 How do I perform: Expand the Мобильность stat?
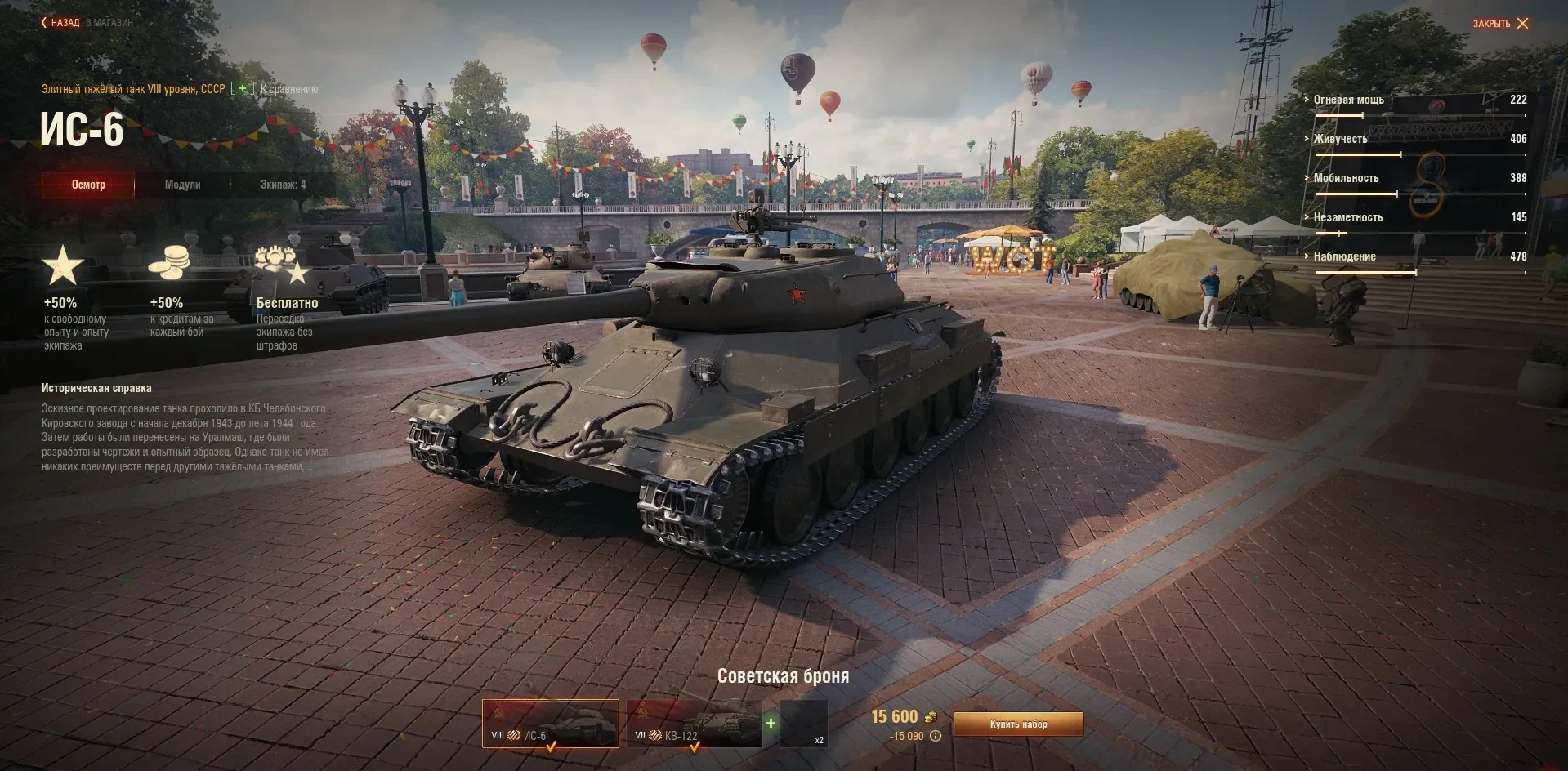pos(1346,178)
